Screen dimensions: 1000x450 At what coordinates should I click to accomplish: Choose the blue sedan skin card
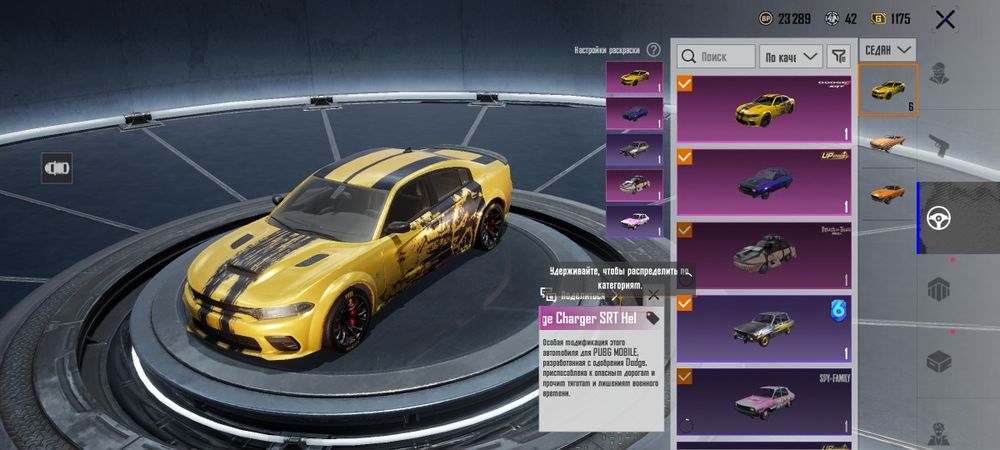764,181
